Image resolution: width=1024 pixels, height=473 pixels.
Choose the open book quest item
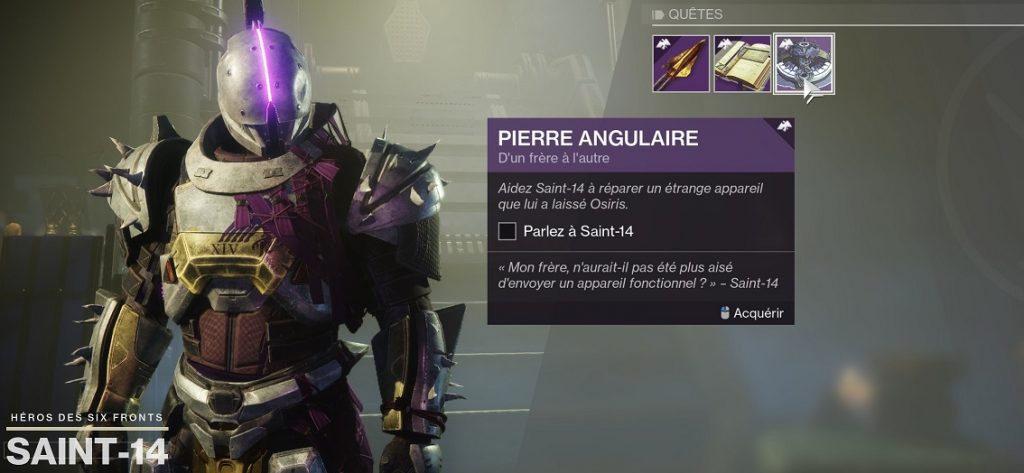(742, 64)
